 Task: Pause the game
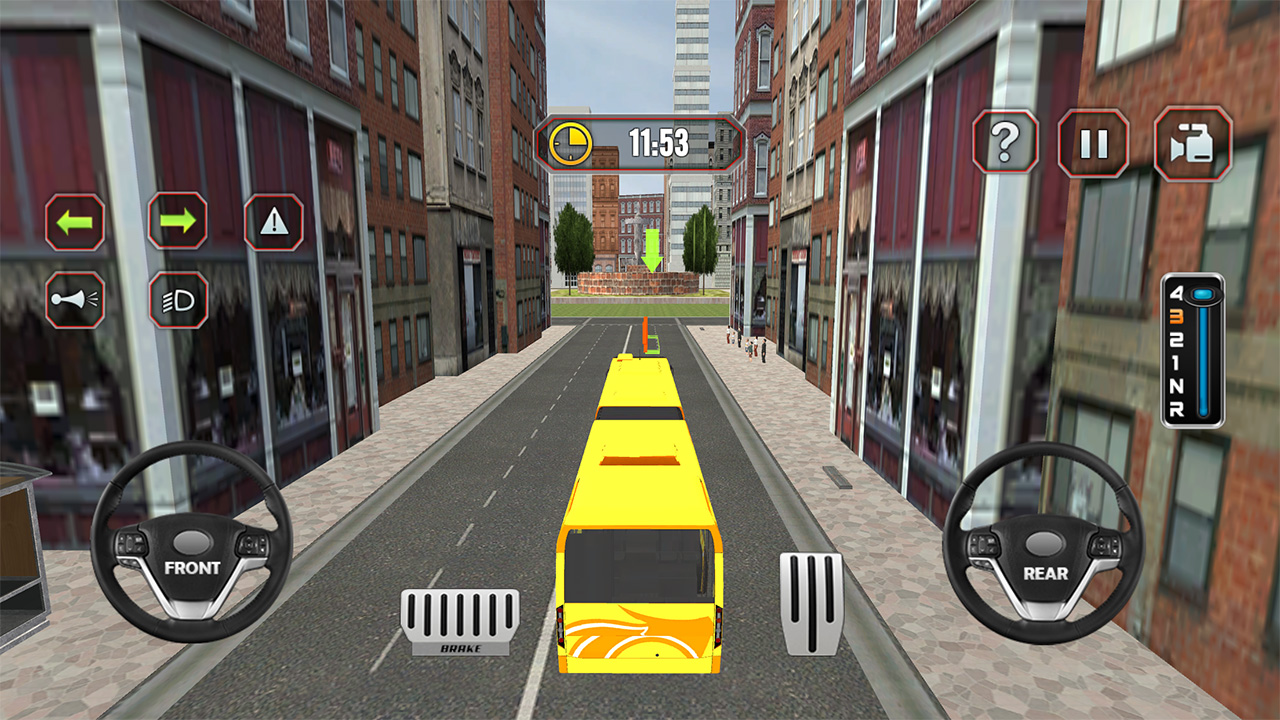1094,144
